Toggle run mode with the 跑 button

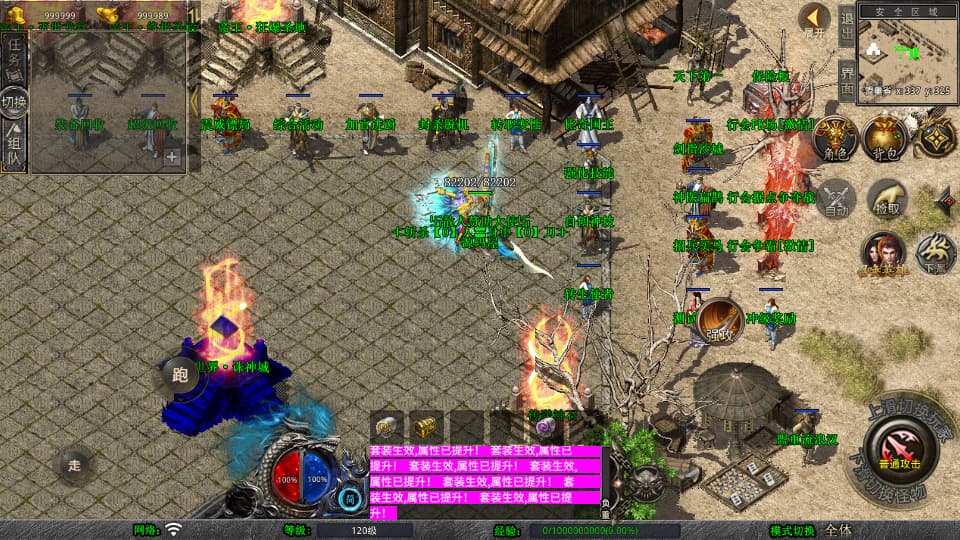click(x=180, y=375)
